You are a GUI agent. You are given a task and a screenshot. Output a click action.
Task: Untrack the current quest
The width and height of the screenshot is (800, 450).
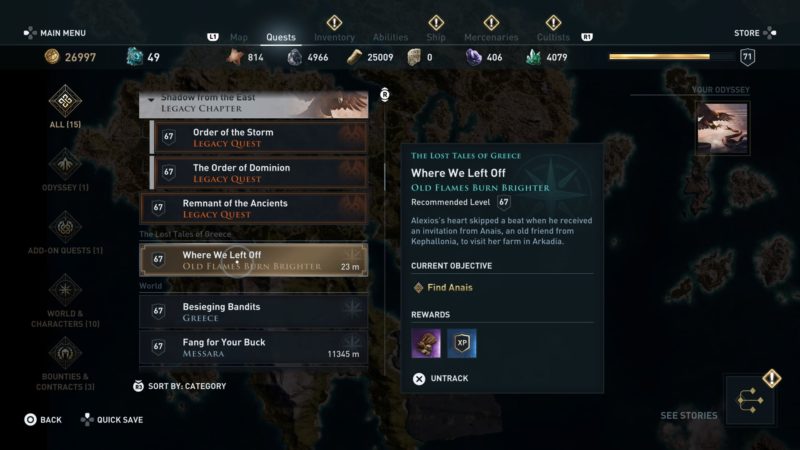[441, 379]
